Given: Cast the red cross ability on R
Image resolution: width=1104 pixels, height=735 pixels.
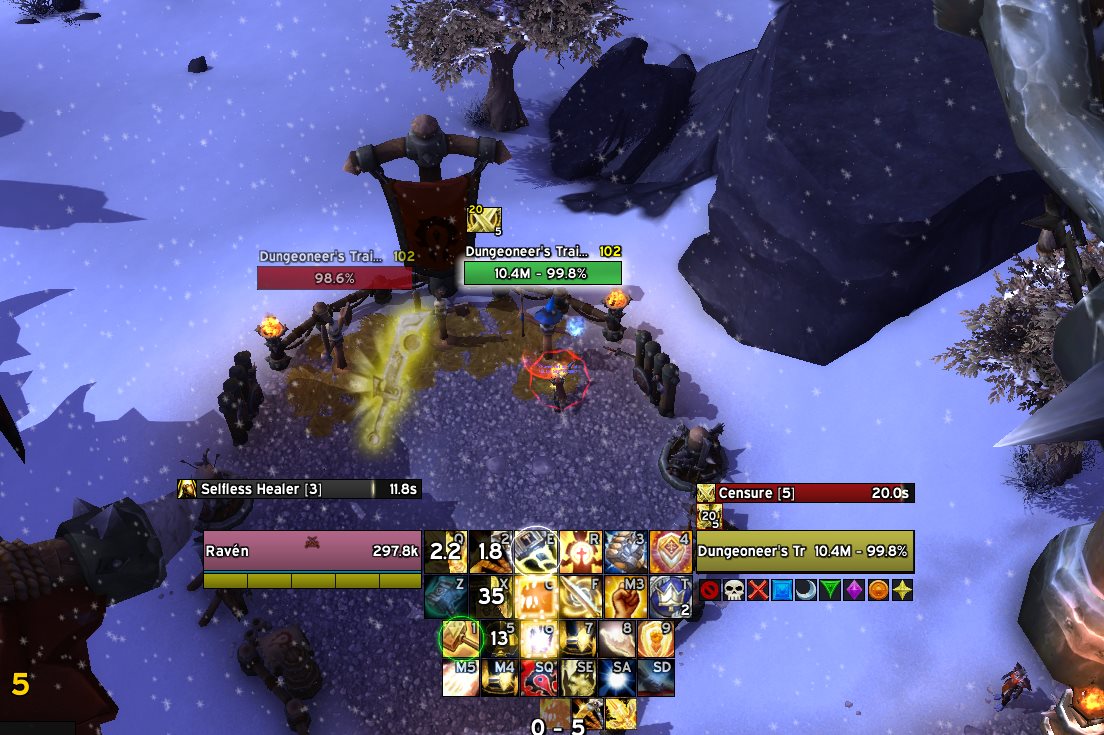Looking at the screenshot, I should click(579, 551).
